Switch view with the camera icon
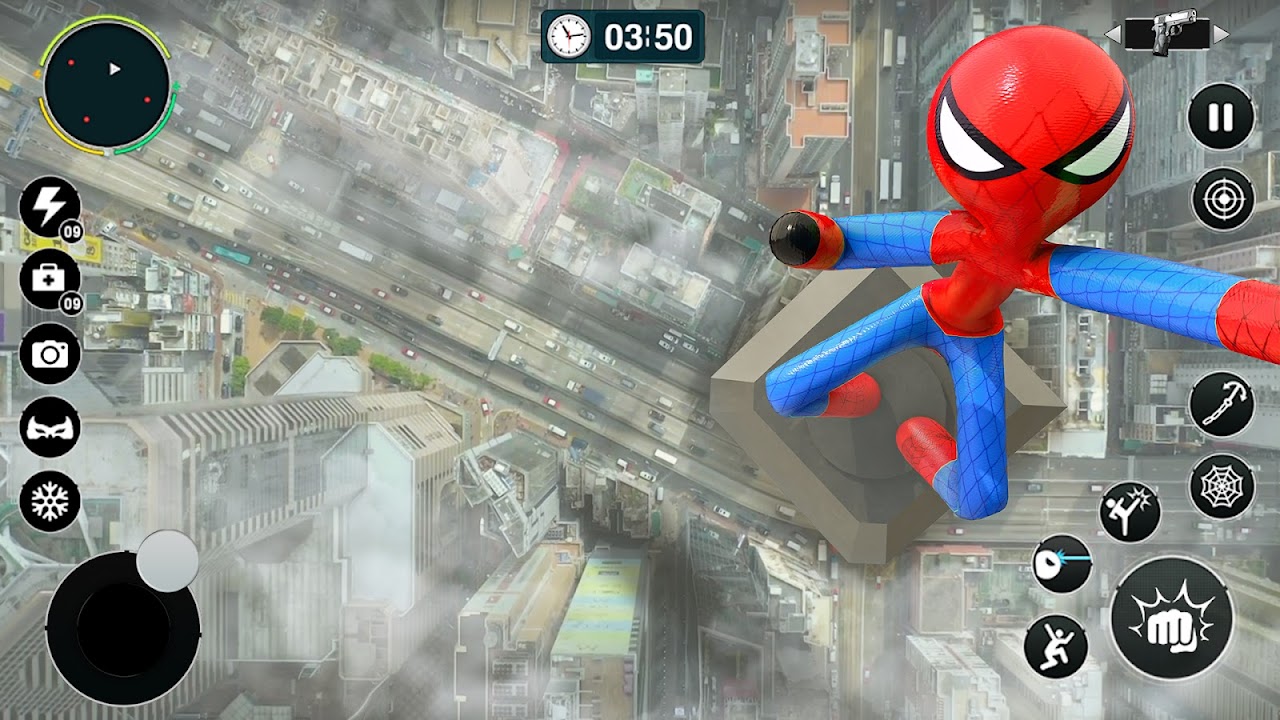The image size is (1280, 720). 49,354
